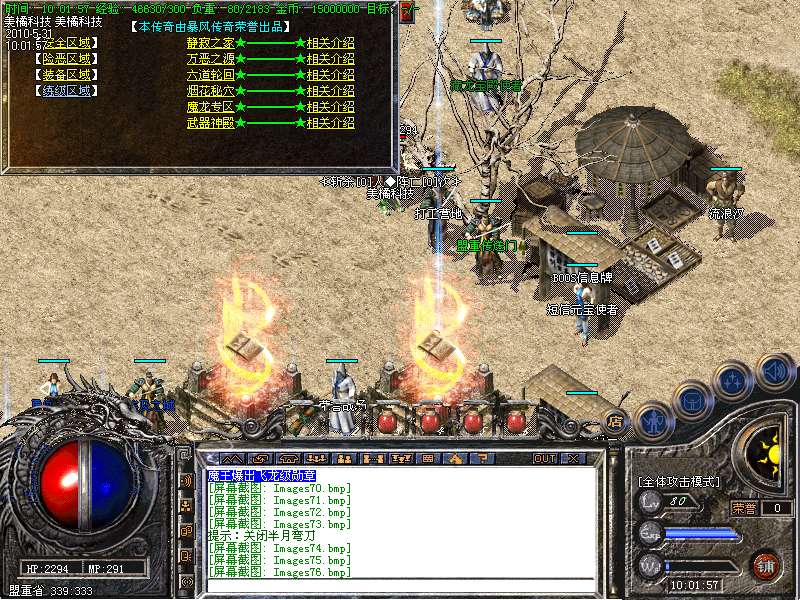Enter the 烟花秘穴 map

click(209, 91)
